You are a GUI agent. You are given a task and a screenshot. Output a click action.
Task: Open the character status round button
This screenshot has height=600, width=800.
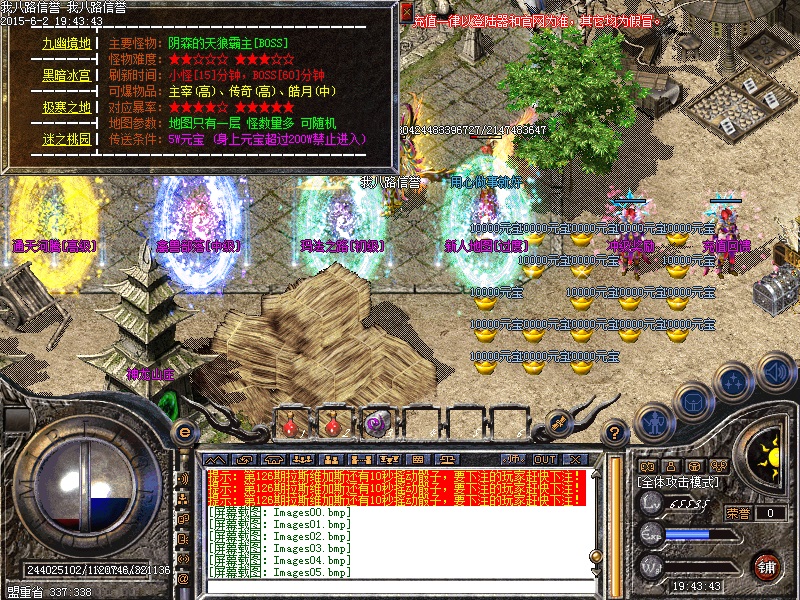[654, 421]
